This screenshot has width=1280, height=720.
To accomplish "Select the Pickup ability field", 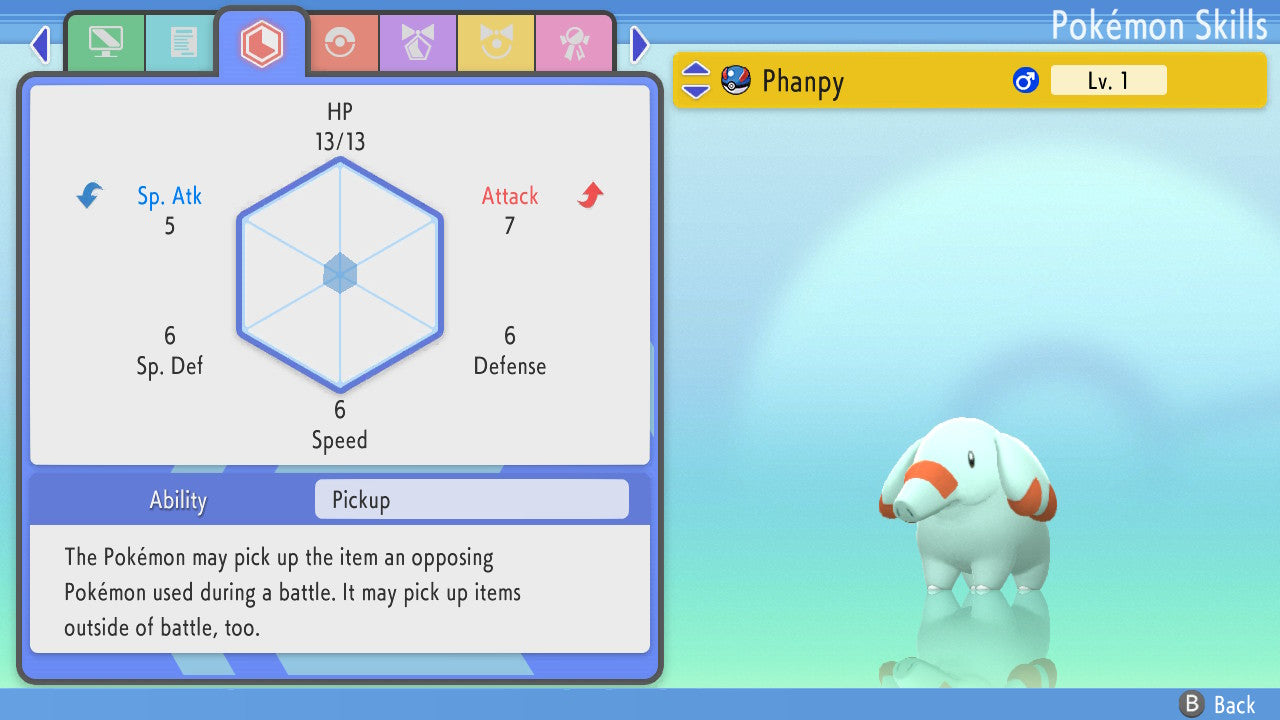I will click(x=471, y=499).
